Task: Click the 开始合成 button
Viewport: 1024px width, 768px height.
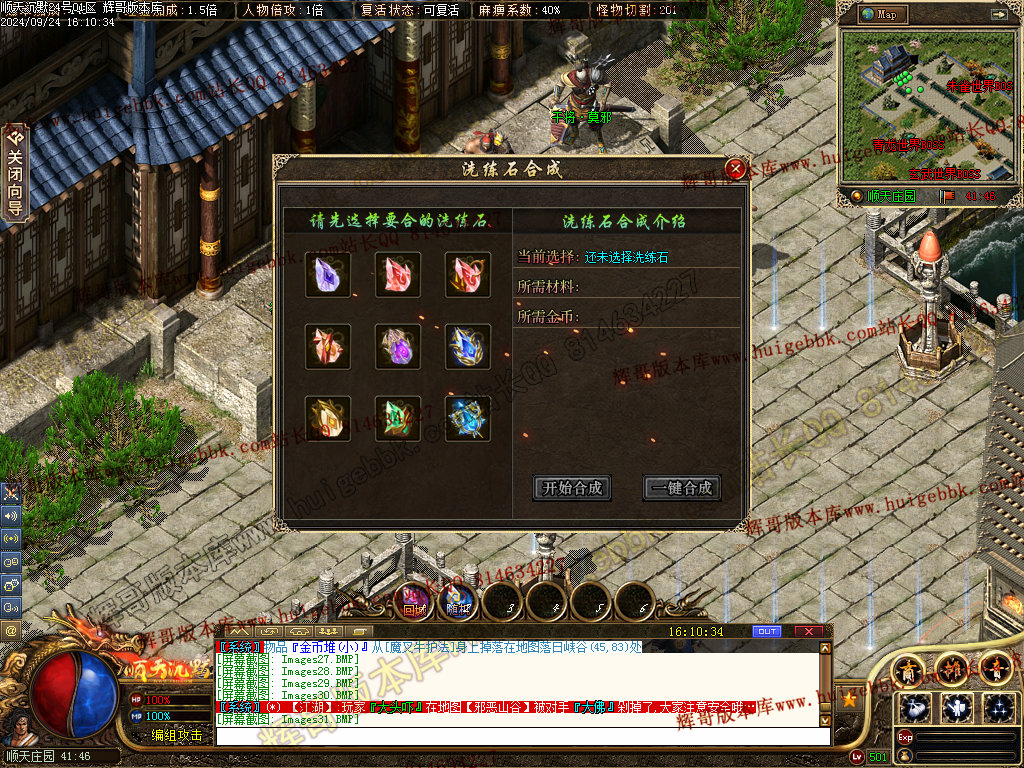Action: [x=572, y=488]
